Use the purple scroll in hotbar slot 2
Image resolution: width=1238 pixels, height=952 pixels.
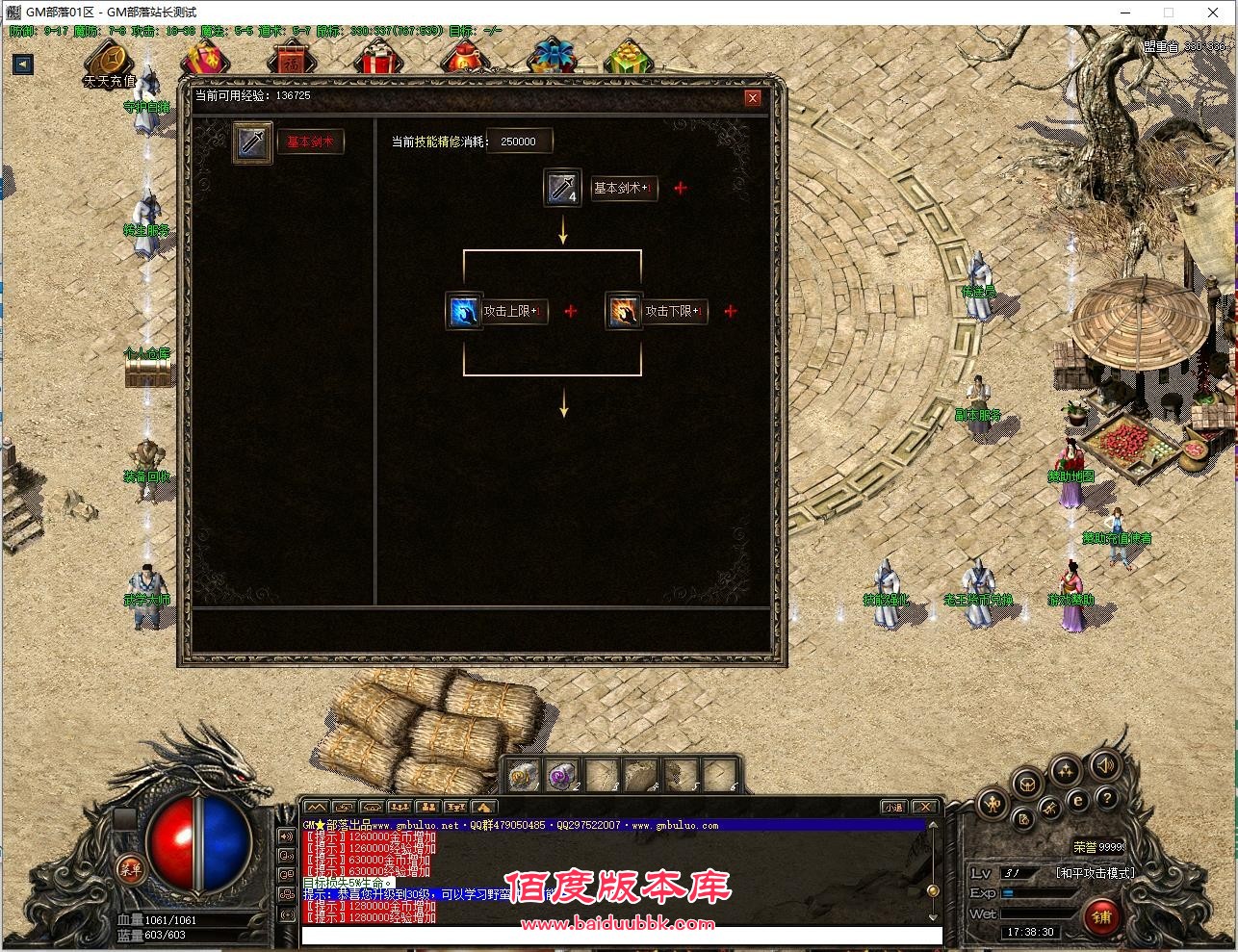point(560,774)
